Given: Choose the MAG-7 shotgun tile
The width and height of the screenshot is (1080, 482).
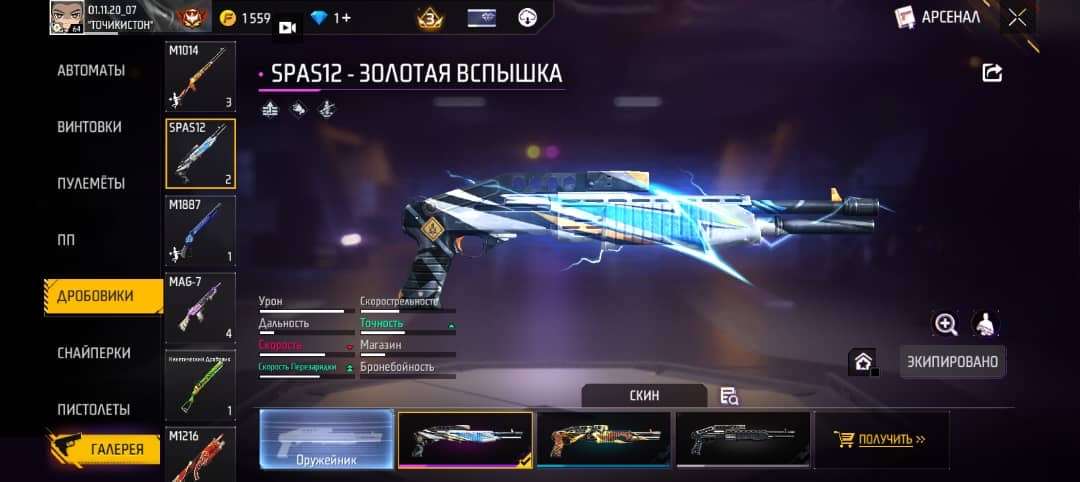Looking at the screenshot, I should pos(200,308).
